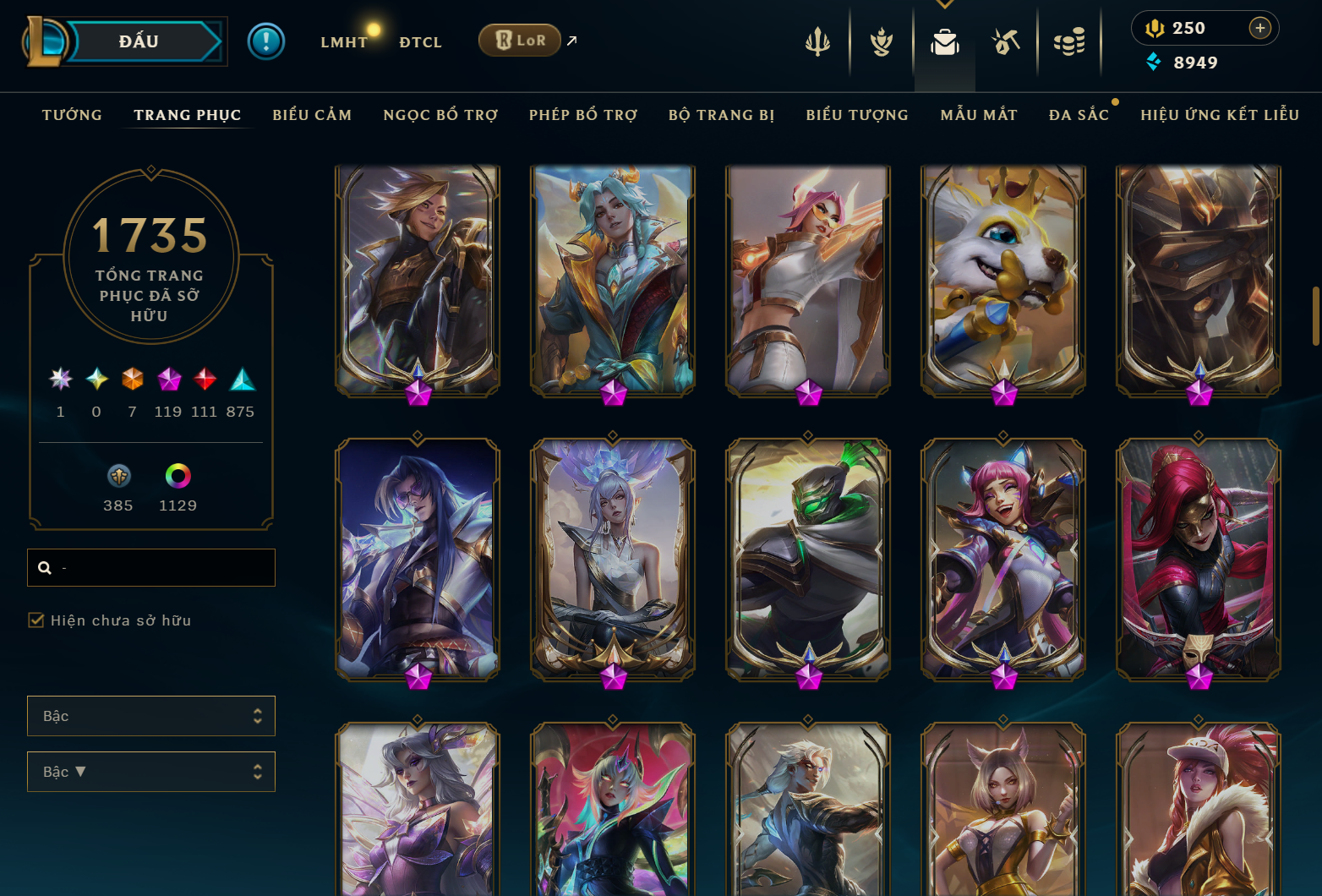The width and height of the screenshot is (1322, 896).
Task: Click the ward skin icon showing 385
Action: click(117, 478)
